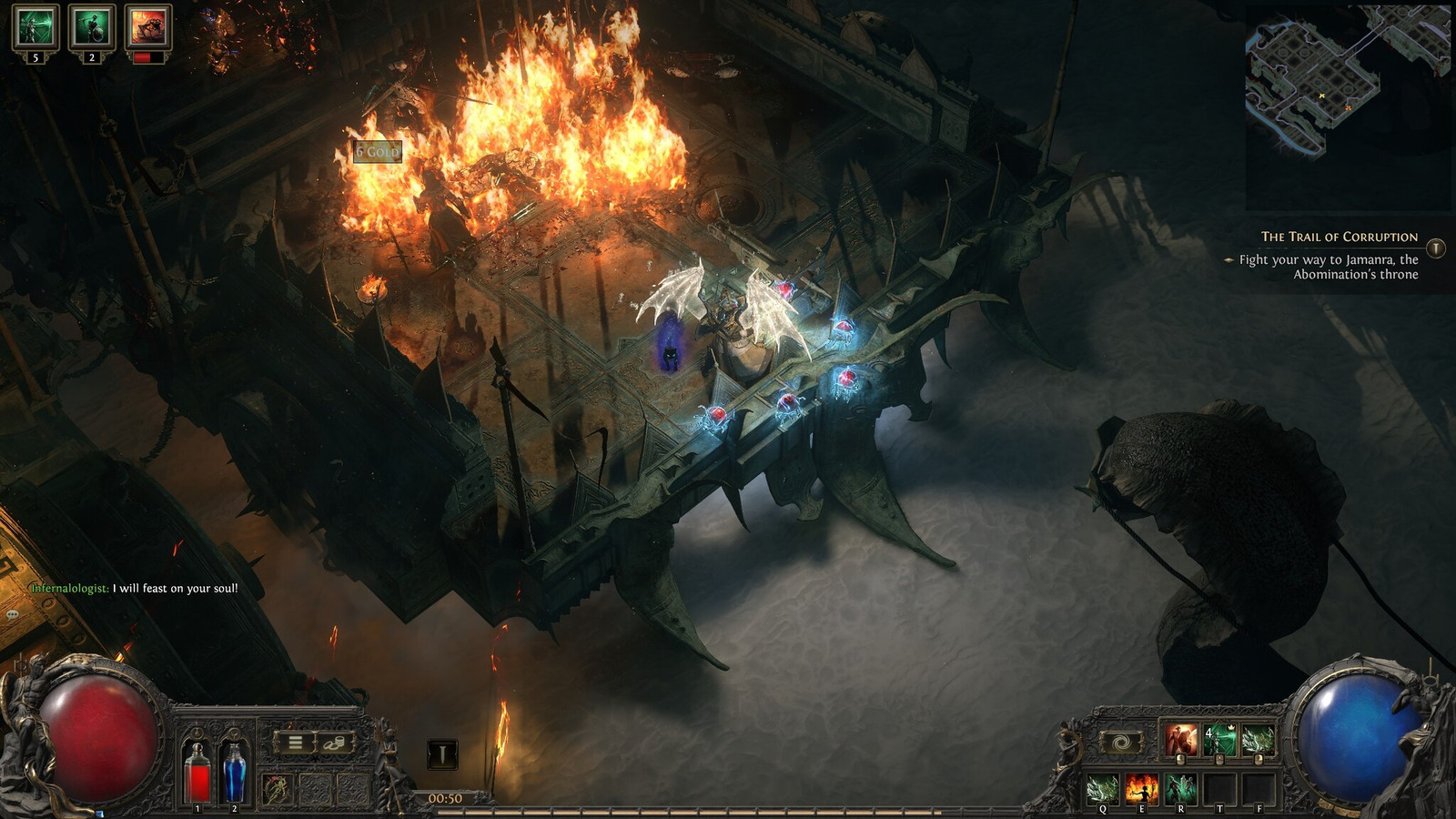Open the gold and currency panel

[x=334, y=743]
